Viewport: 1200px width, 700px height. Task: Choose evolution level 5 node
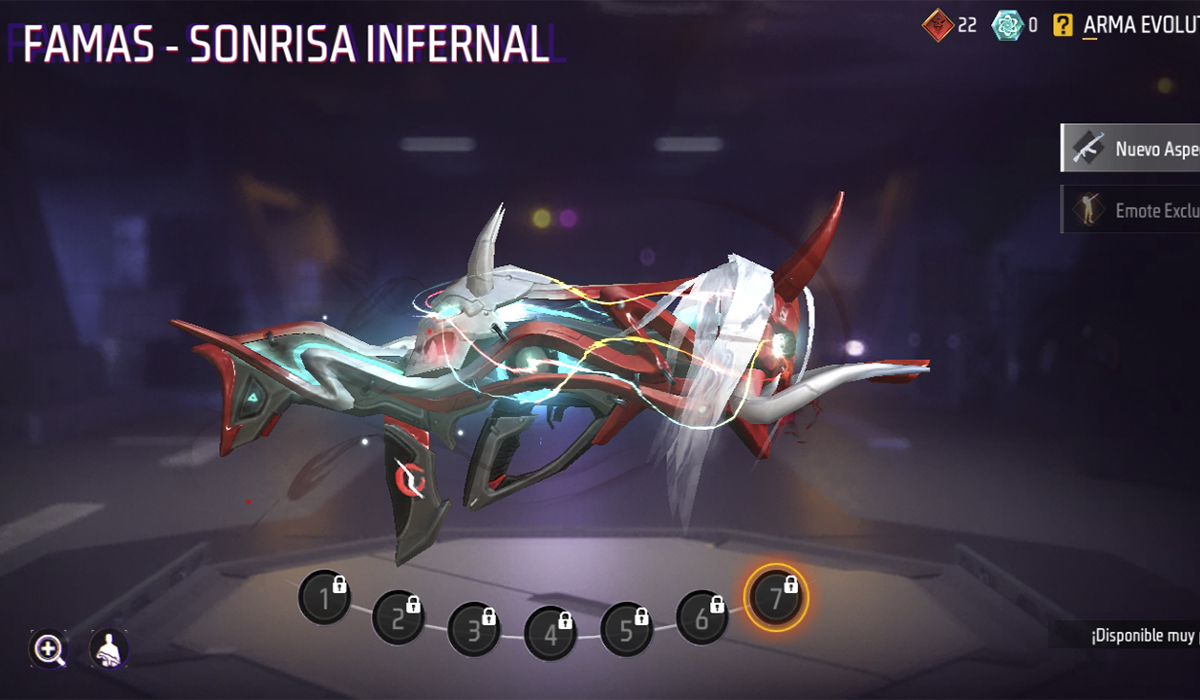(x=626, y=628)
